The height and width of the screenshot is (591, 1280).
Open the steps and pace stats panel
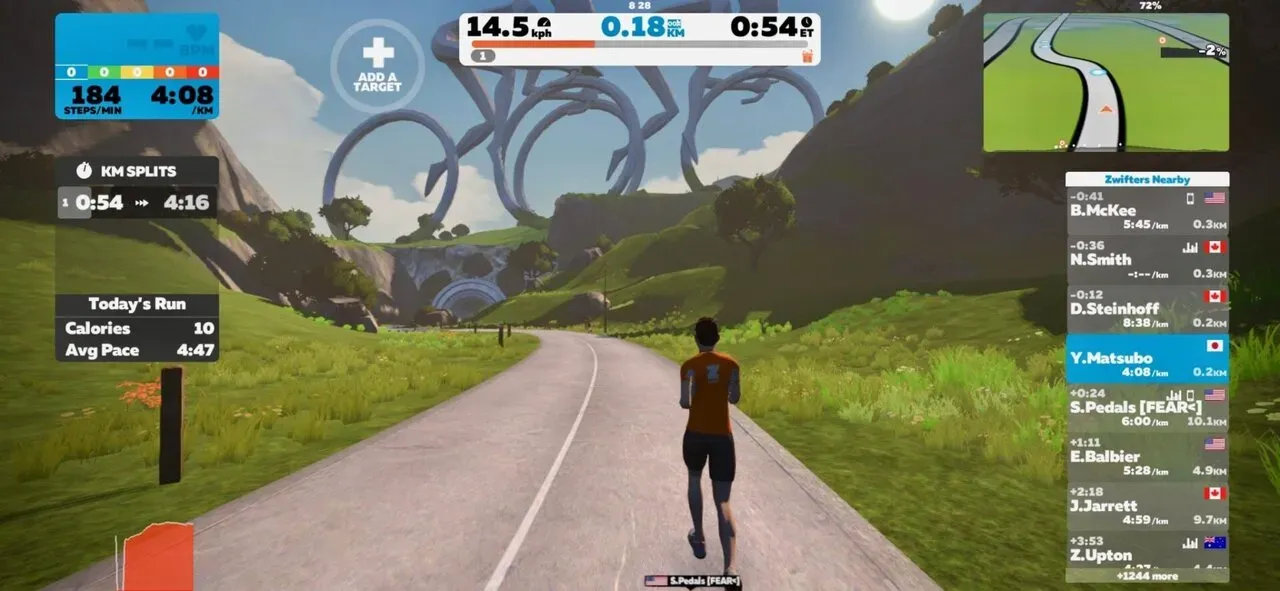pyautogui.click(x=137, y=66)
